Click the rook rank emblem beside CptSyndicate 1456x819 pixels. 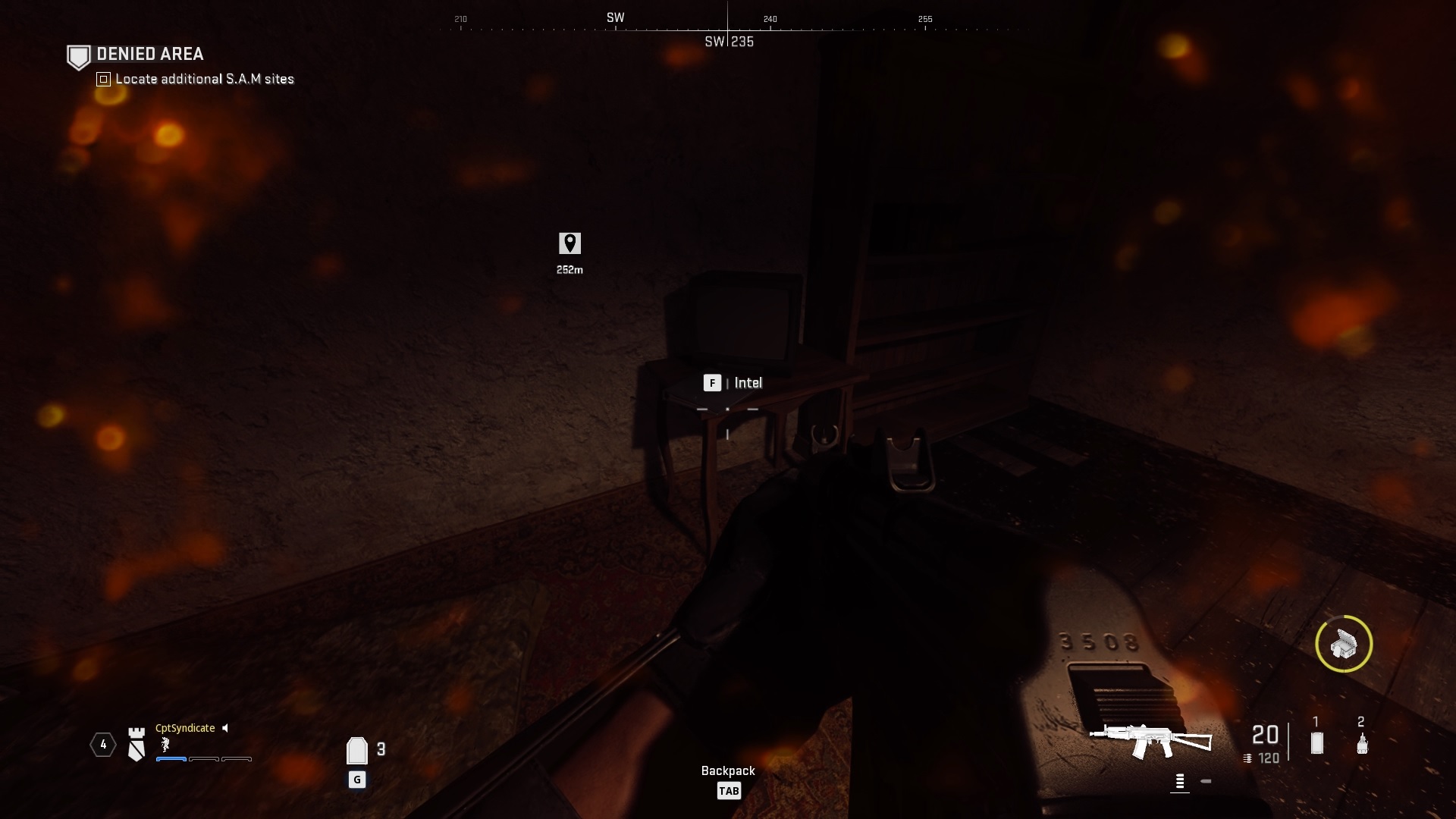pos(136,745)
